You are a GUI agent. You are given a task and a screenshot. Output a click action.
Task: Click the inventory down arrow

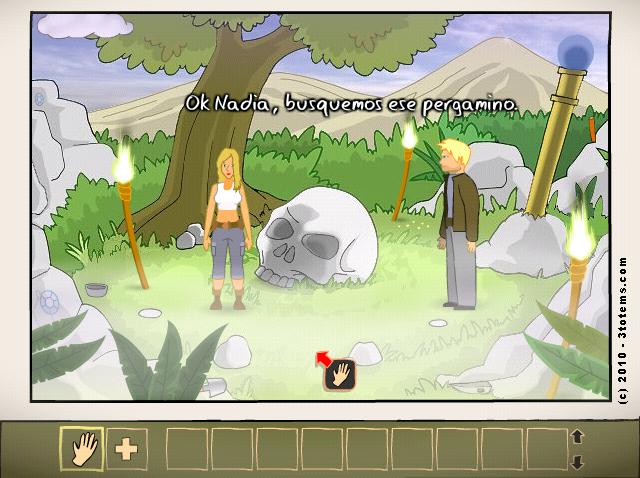coord(576,461)
